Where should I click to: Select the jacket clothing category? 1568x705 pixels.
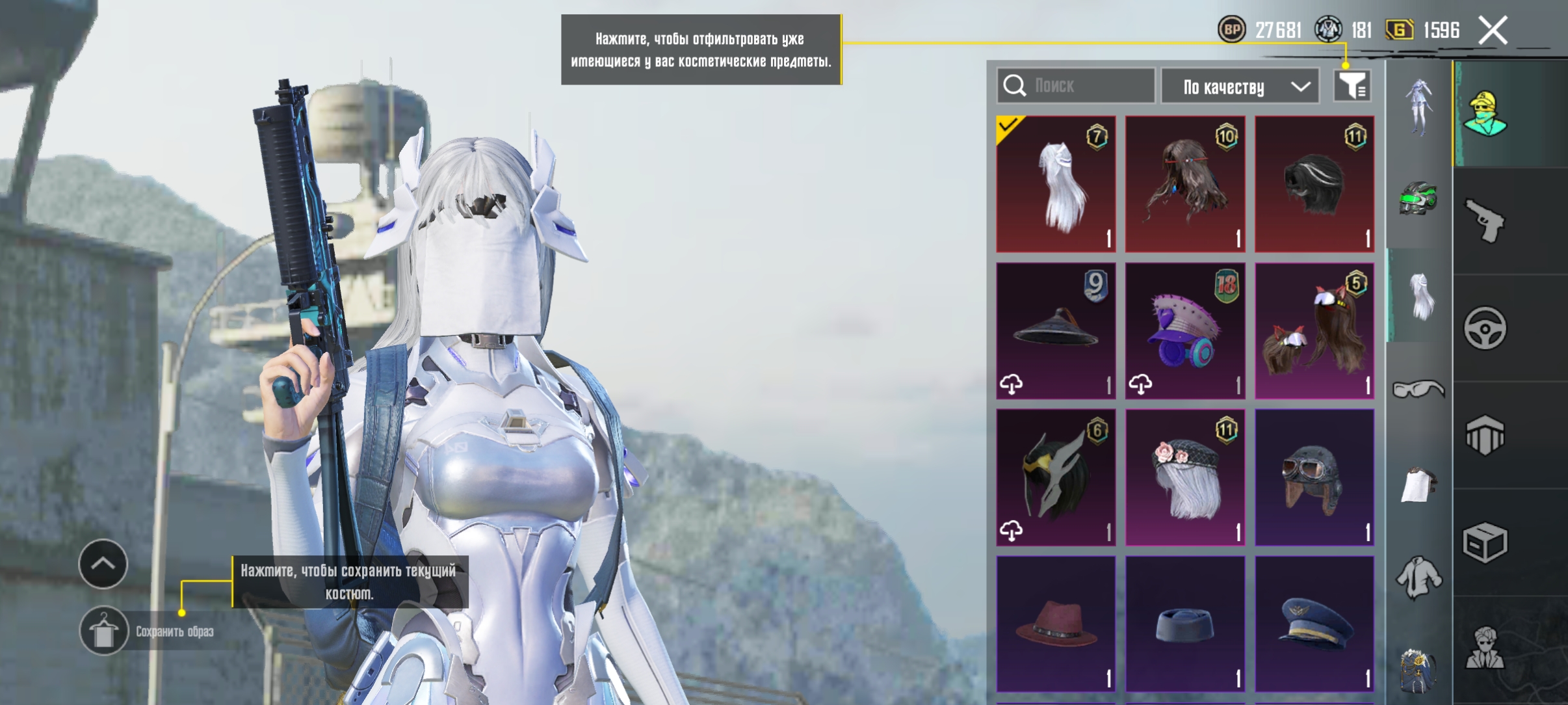coord(1418,577)
